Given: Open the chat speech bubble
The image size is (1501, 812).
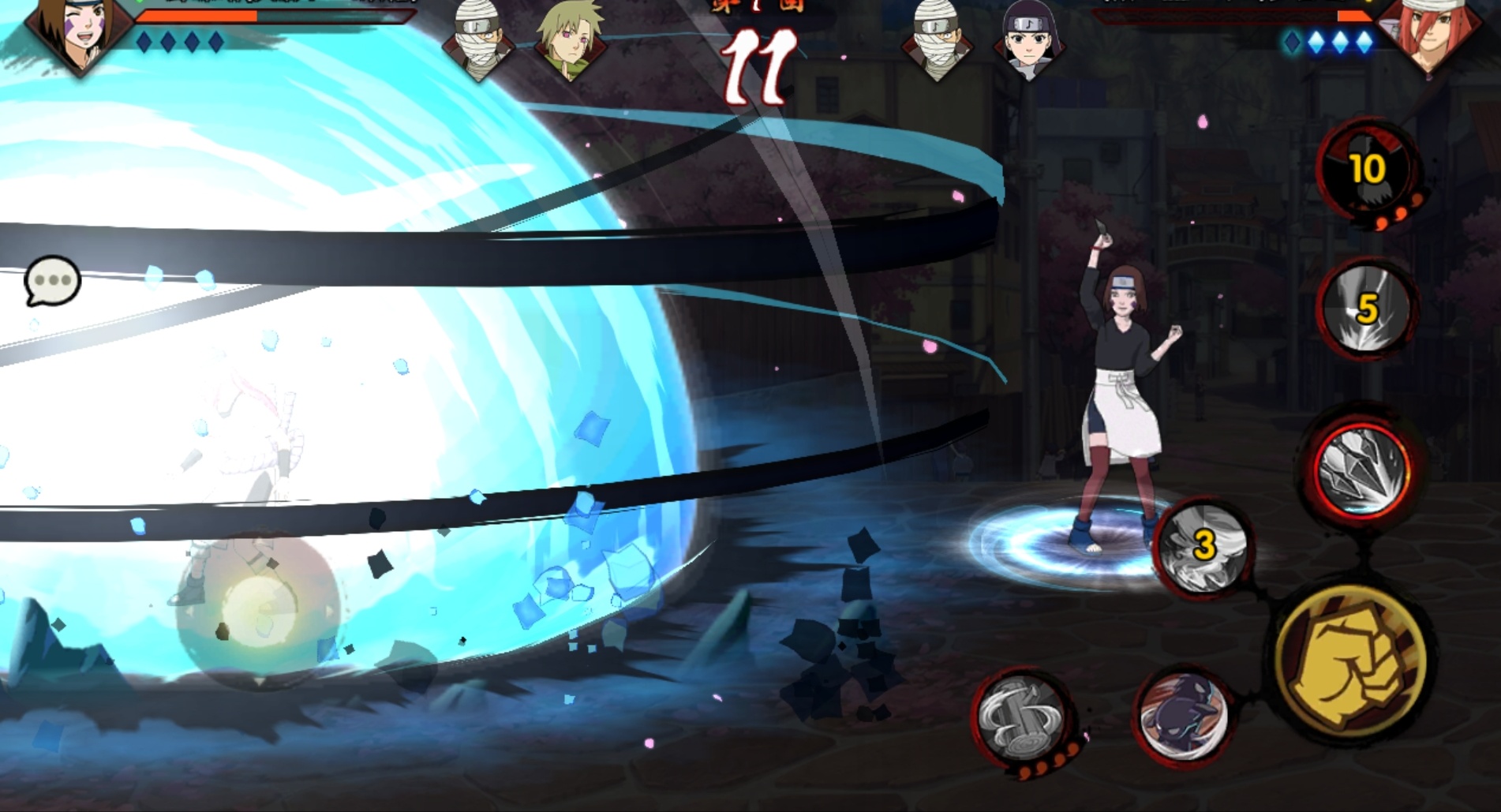Looking at the screenshot, I should 52,280.
